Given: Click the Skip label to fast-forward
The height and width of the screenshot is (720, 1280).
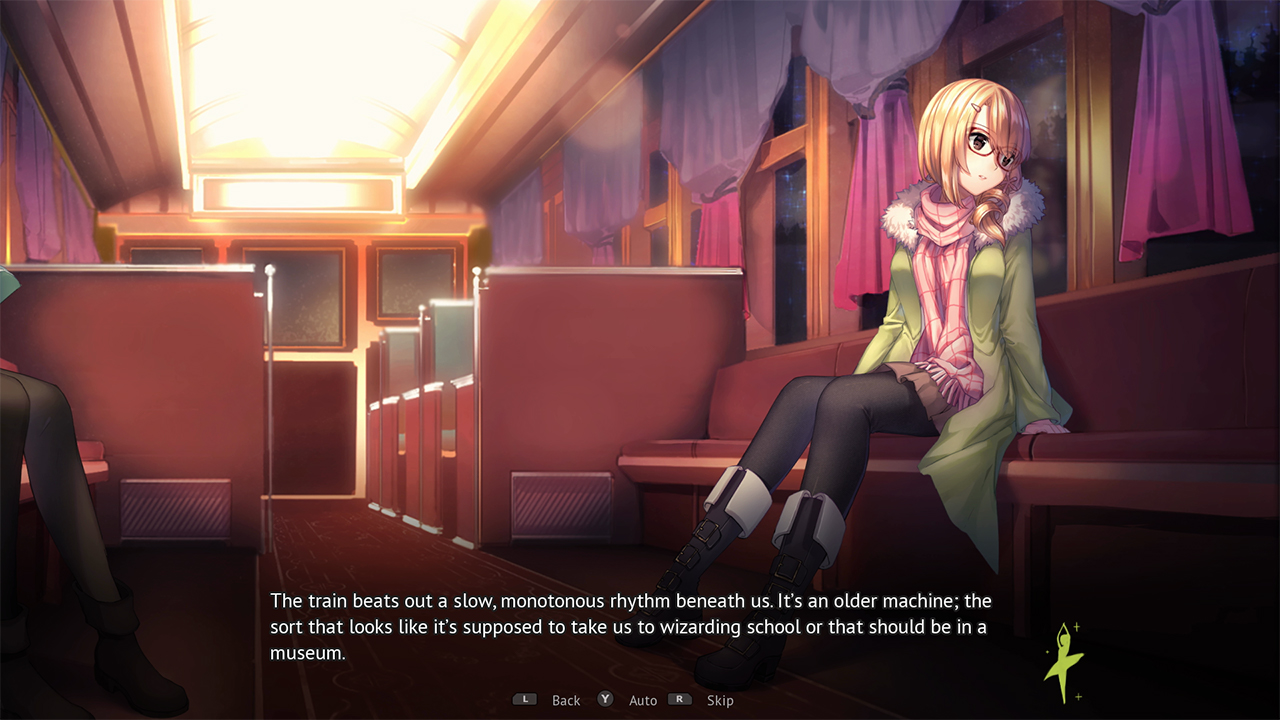Looking at the screenshot, I should click(x=720, y=700).
